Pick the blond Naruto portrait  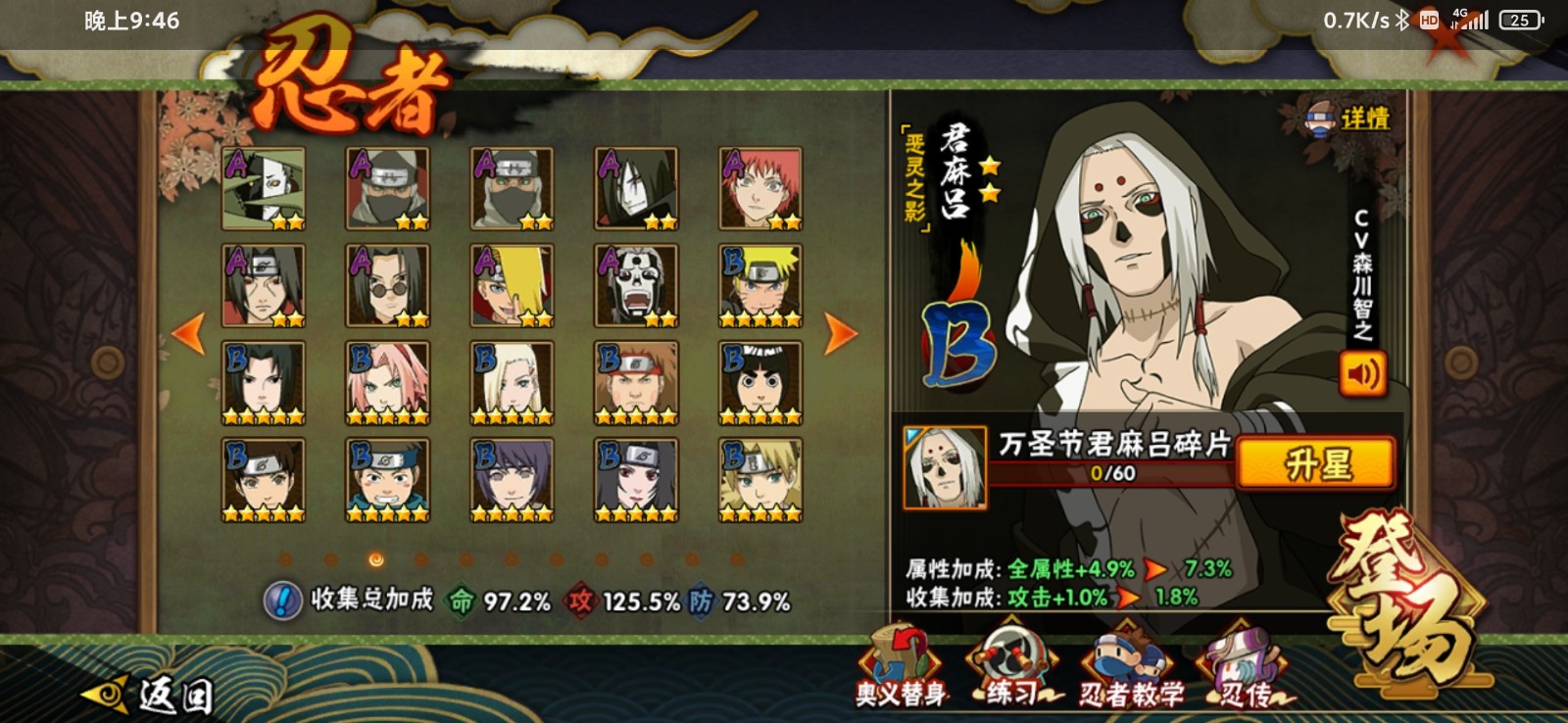click(x=760, y=286)
